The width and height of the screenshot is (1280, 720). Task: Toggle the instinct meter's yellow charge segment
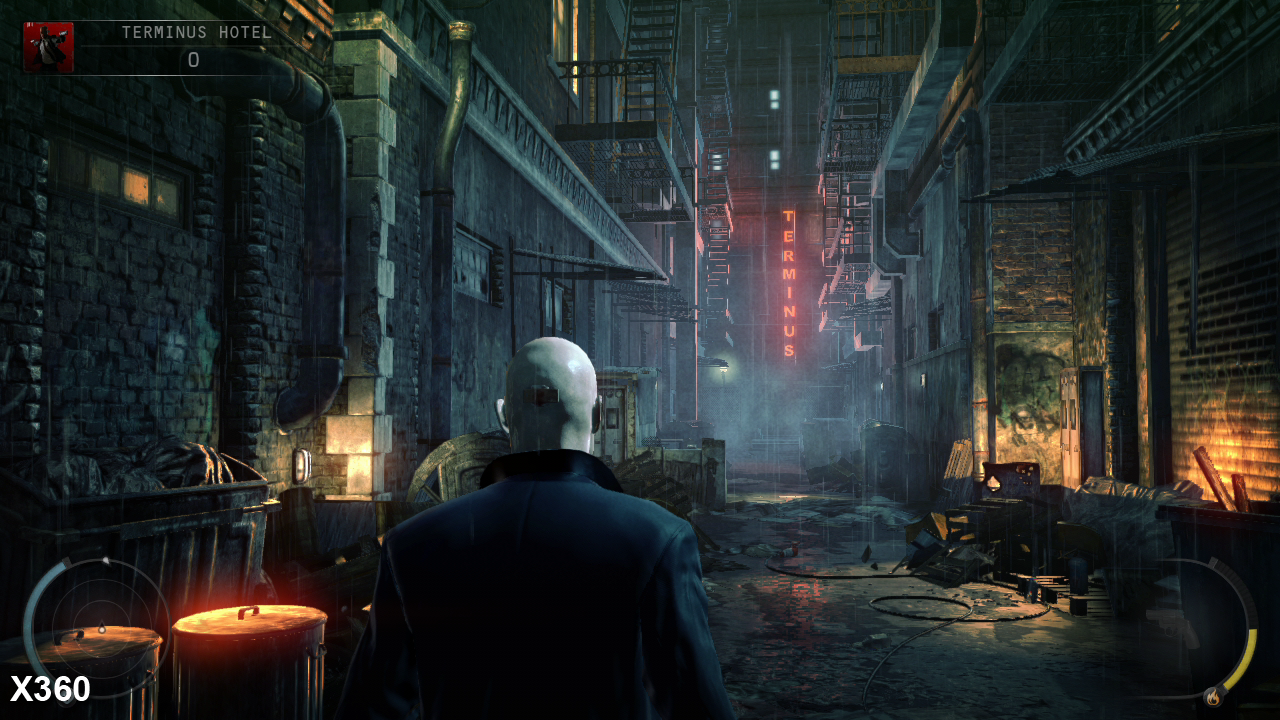(1249, 655)
